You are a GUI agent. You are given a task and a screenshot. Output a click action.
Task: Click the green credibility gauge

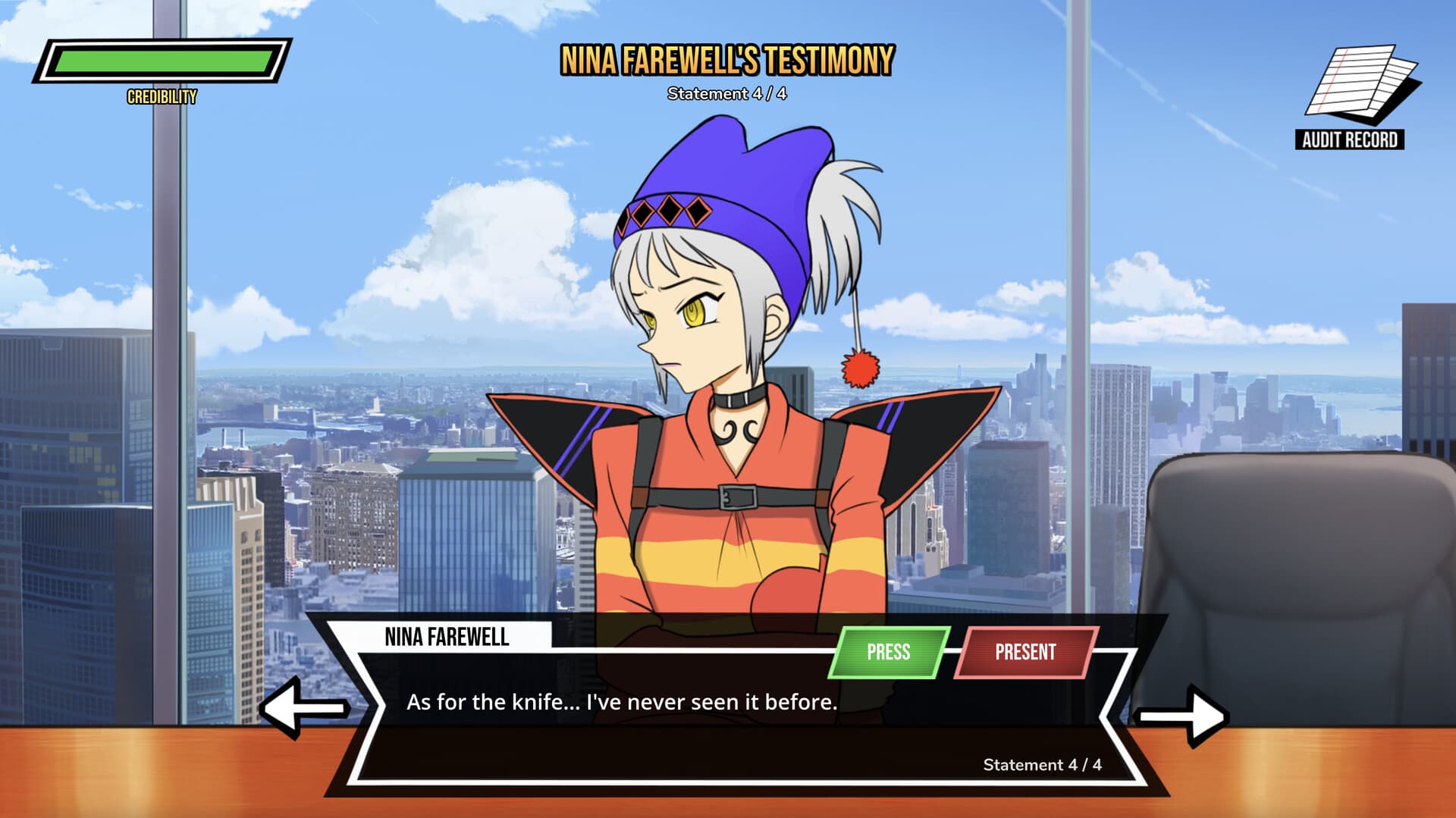click(x=163, y=61)
